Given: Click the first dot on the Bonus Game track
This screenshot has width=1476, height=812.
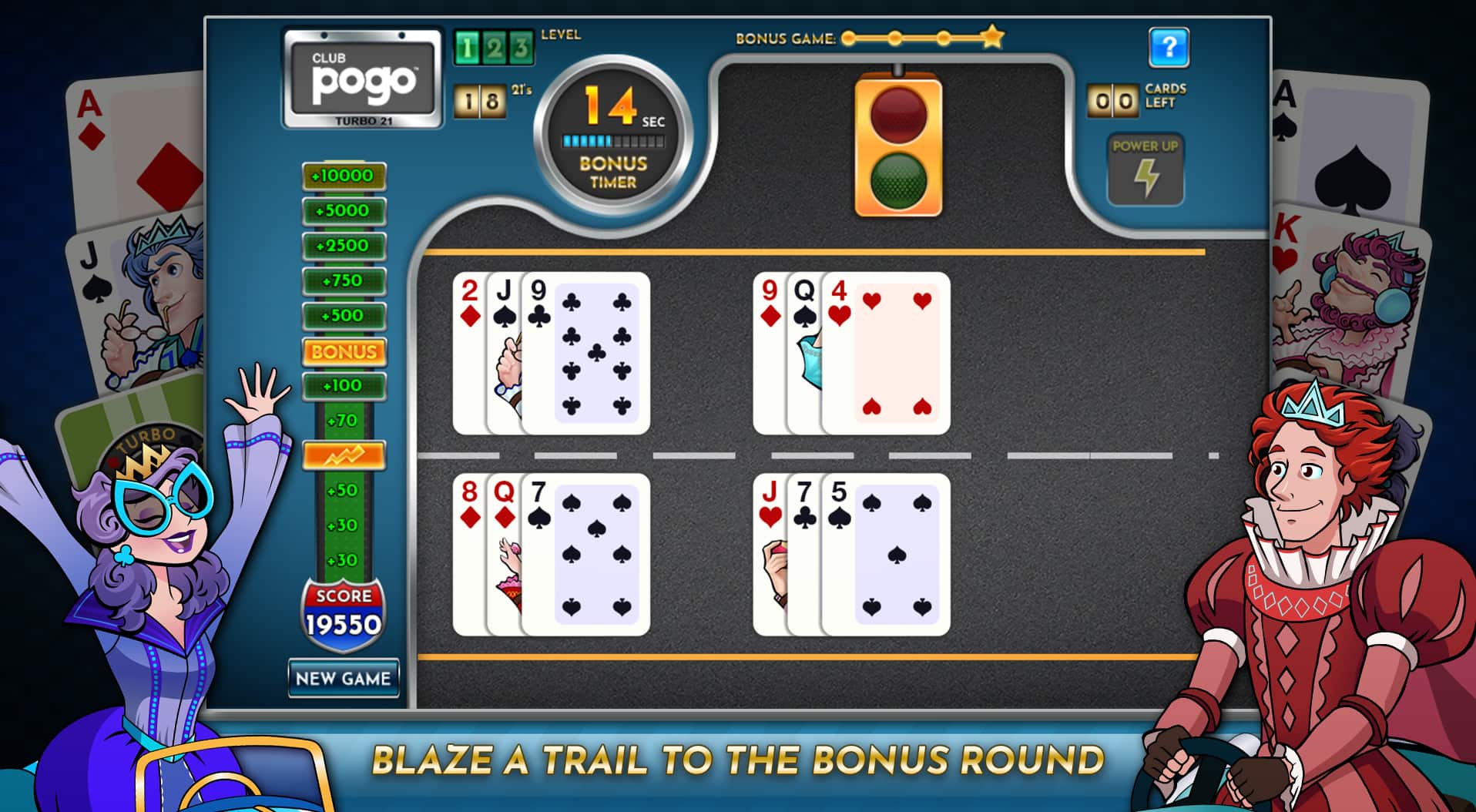Looking at the screenshot, I should point(847,36).
